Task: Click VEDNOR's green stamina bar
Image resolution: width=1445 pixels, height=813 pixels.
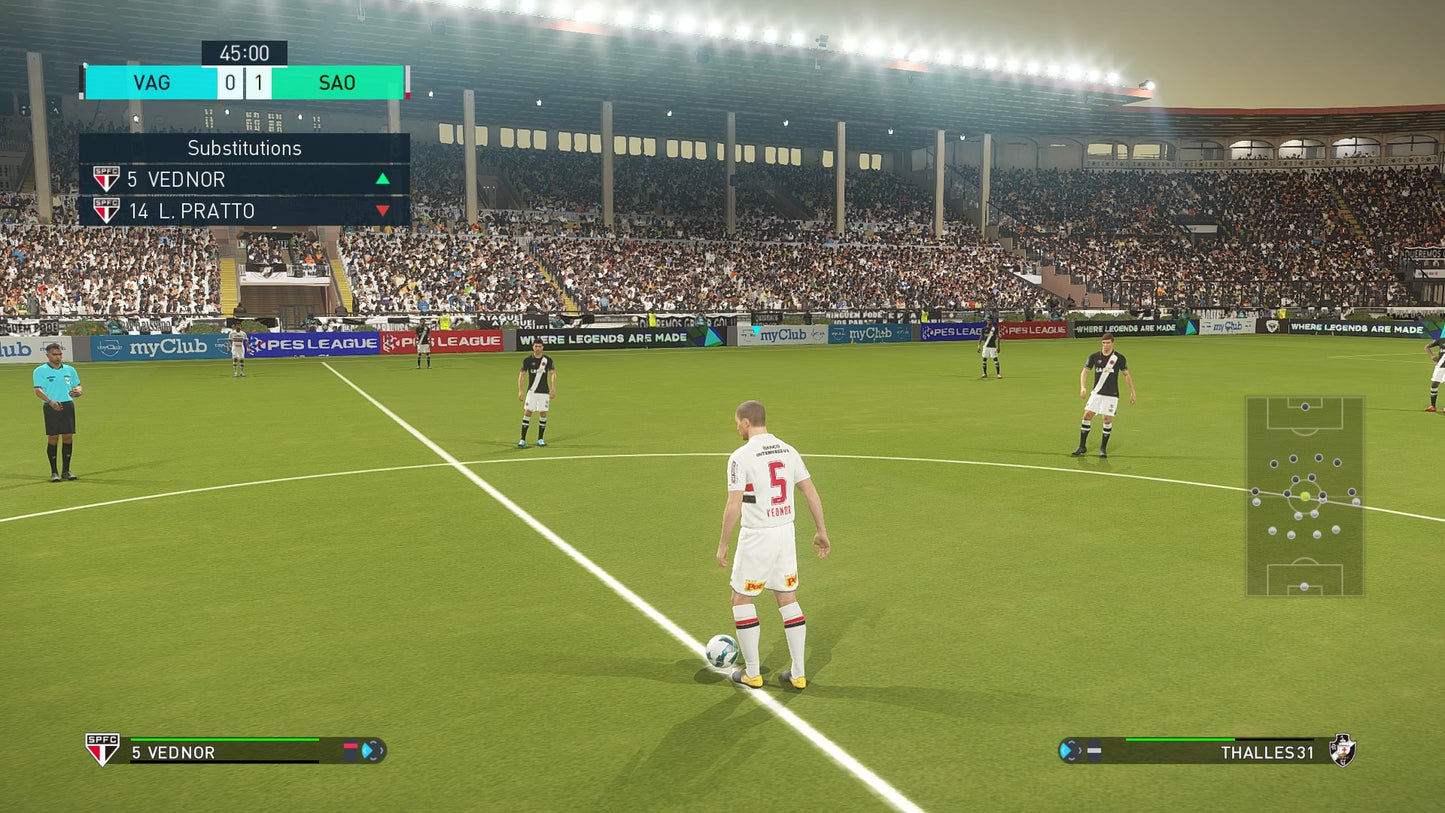Action: point(225,739)
